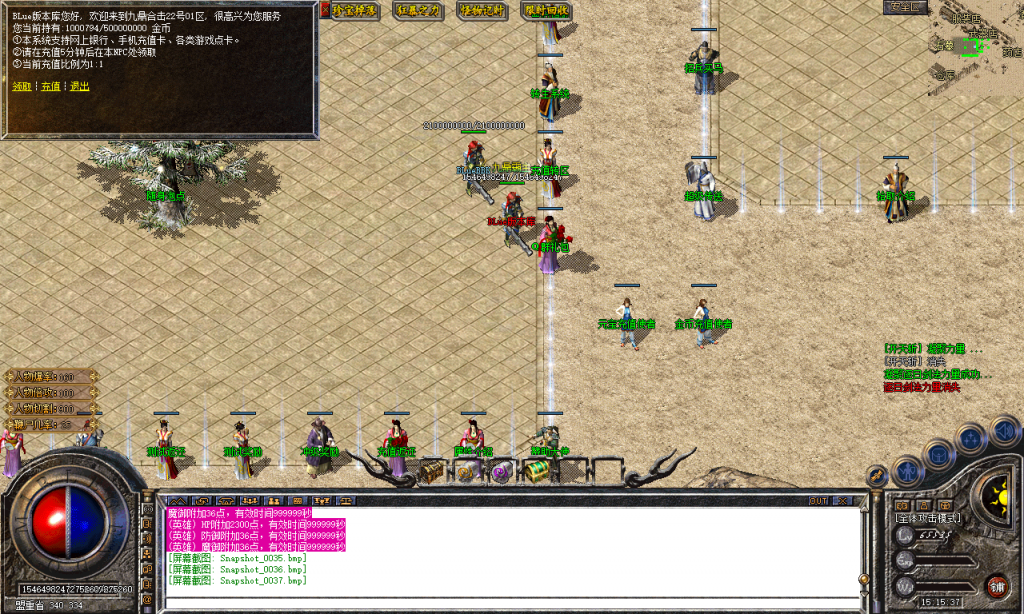Open the skills sparkle round button
1024x614 pixels.
pyautogui.click(x=971, y=439)
